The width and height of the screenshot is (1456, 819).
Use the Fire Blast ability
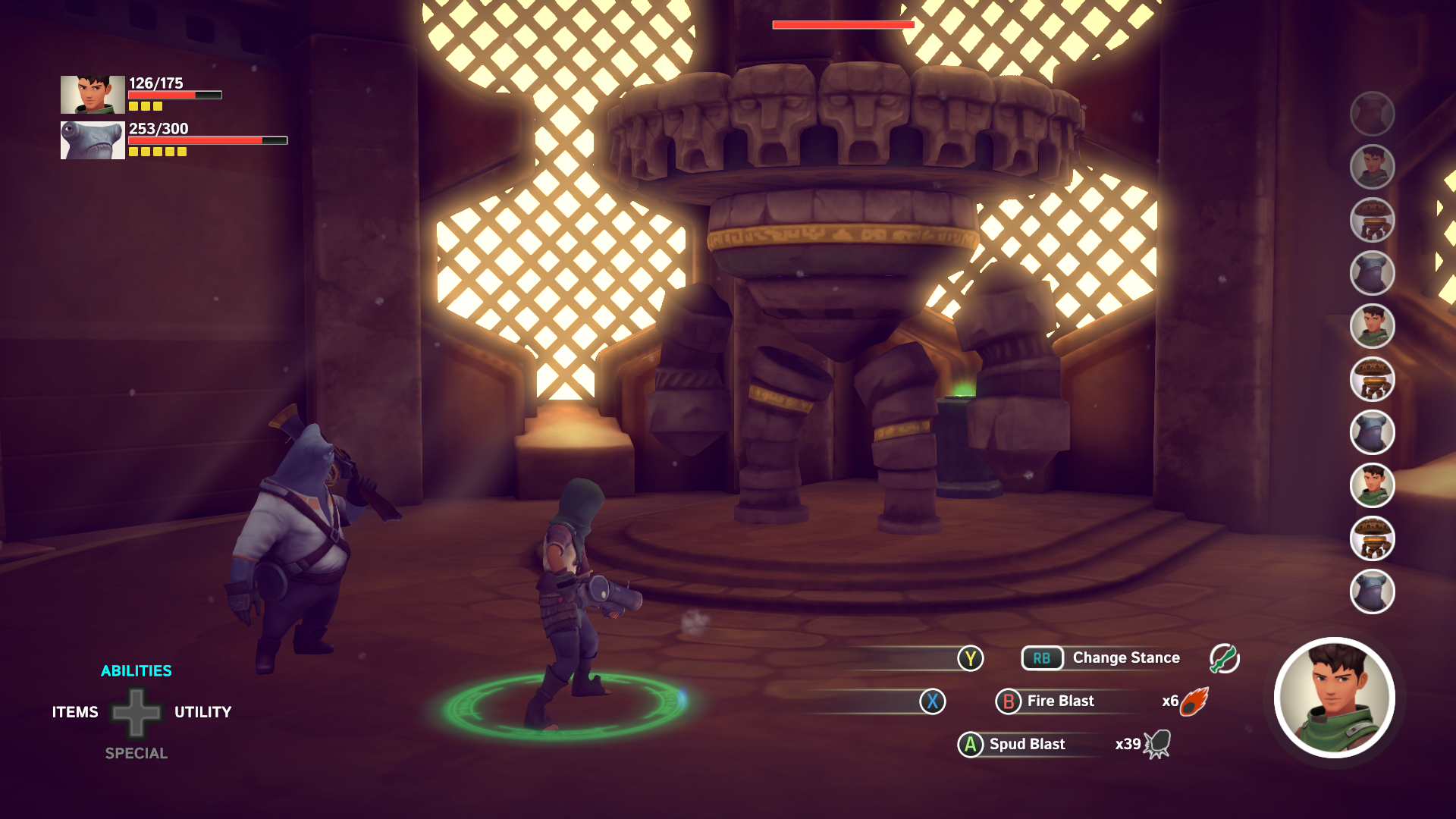click(x=1059, y=701)
